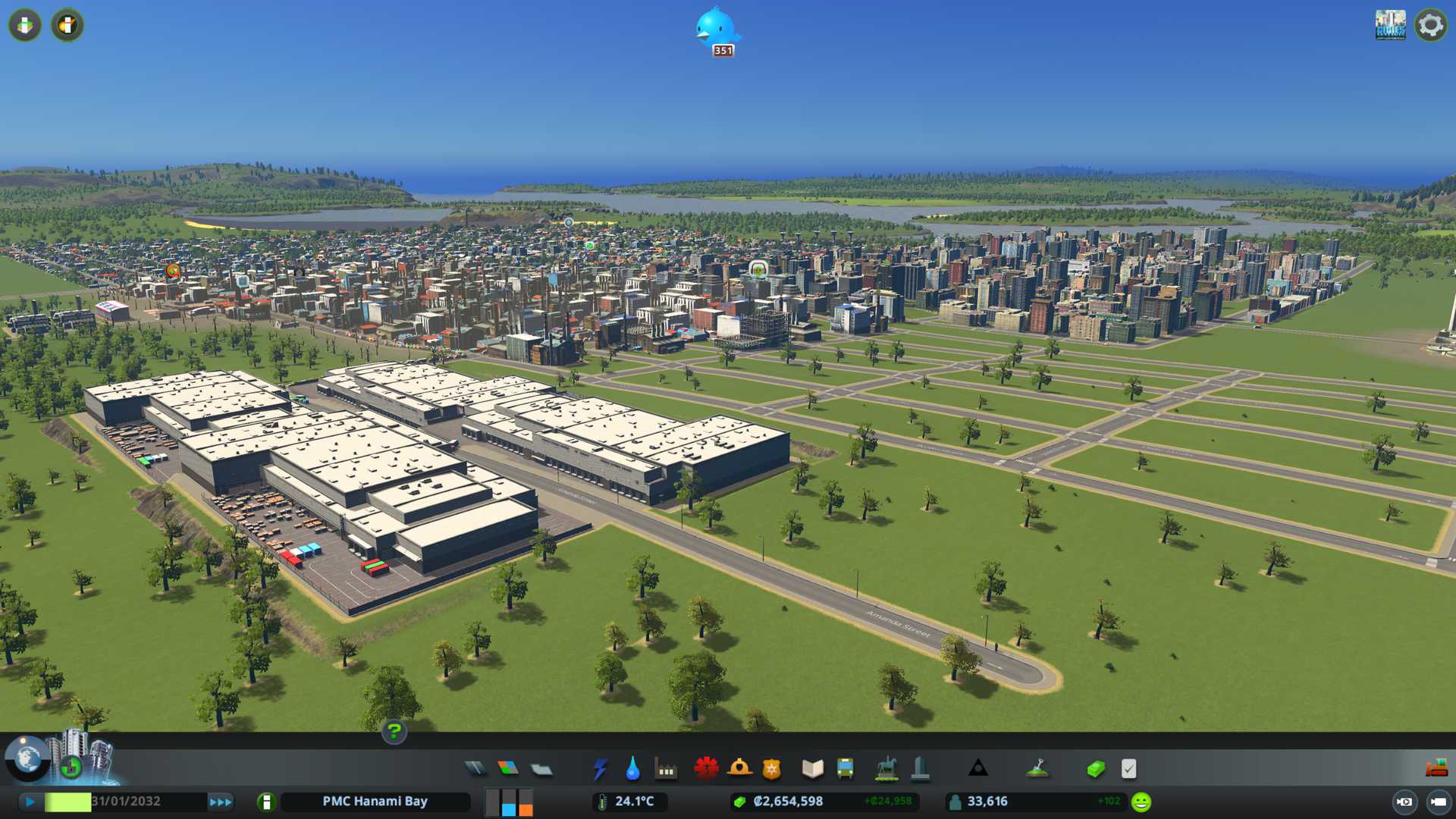This screenshot has height=819, width=1456.
Task: Open the Healthcare menu
Action: (x=706, y=769)
